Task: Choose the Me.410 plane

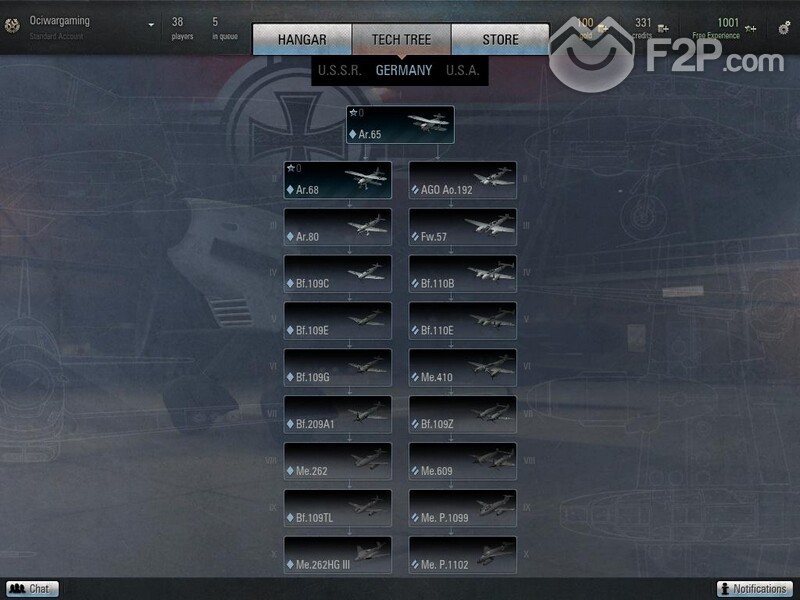Action: pyautogui.click(x=463, y=368)
